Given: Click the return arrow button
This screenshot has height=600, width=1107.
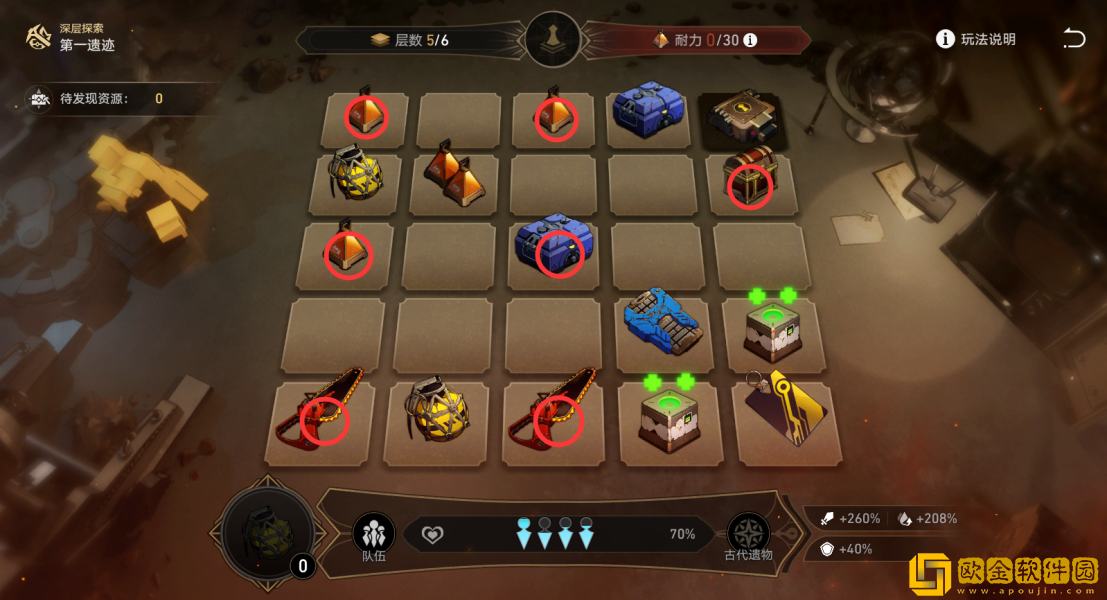Looking at the screenshot, I should pyautogui.click(x=1073, y=39).
